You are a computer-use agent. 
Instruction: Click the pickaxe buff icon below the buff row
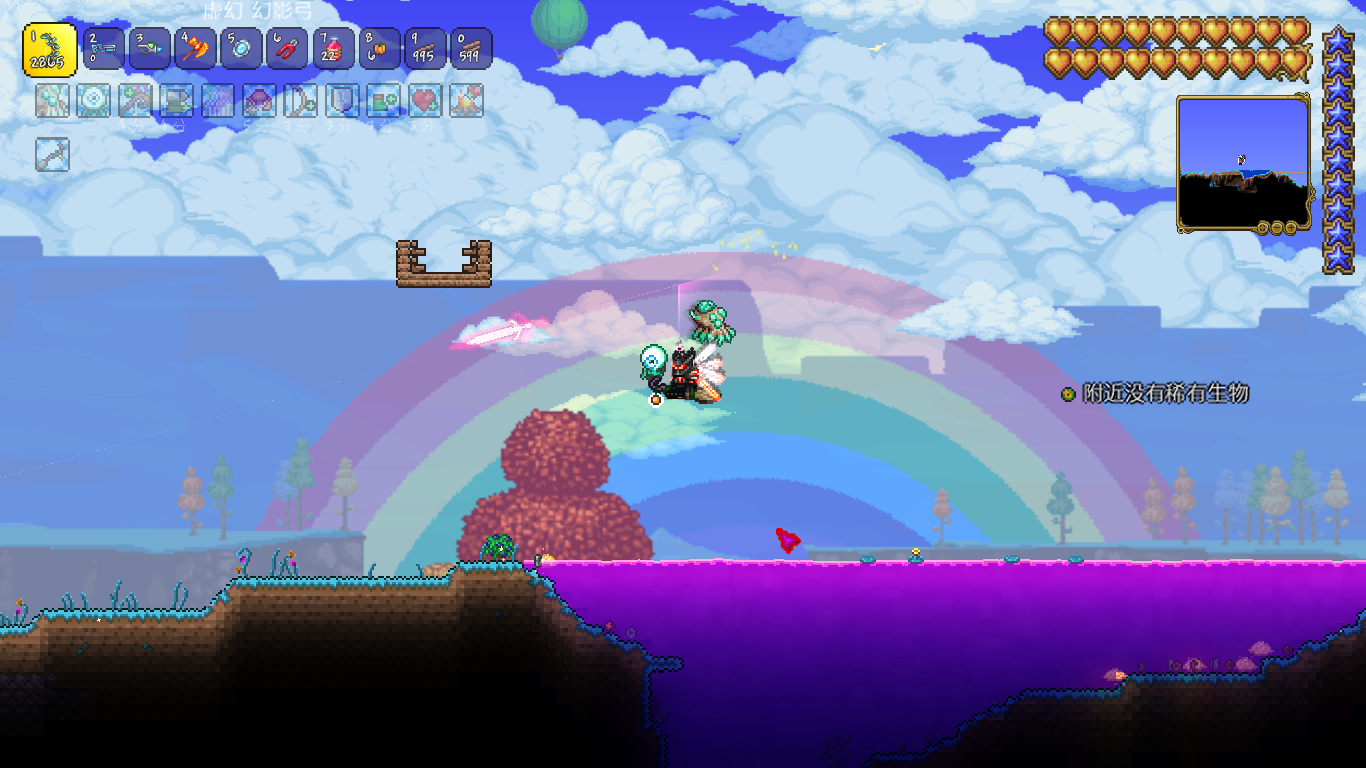click(52, 154)
